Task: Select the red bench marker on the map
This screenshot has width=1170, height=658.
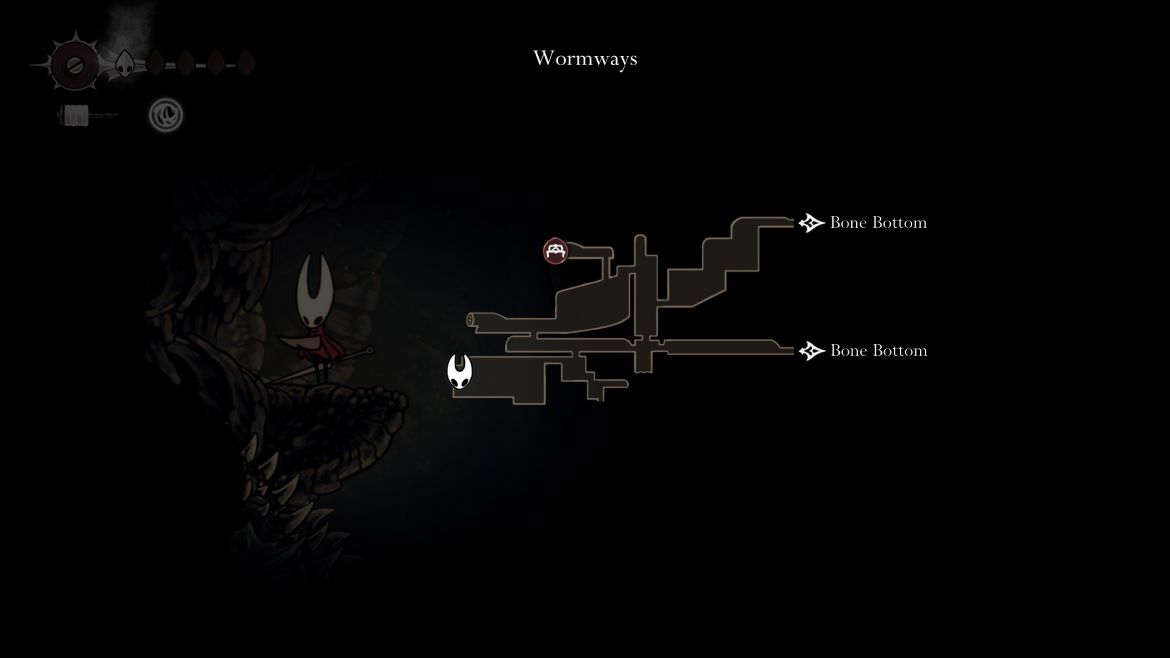Action: (556, 251)
